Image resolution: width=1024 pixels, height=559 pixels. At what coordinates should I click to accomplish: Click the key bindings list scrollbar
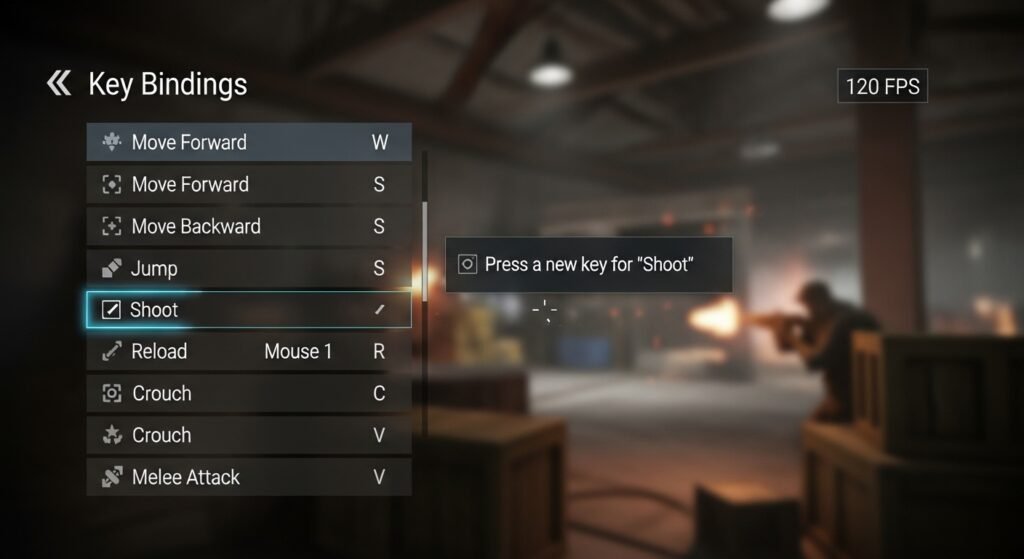tap(425, 250)
